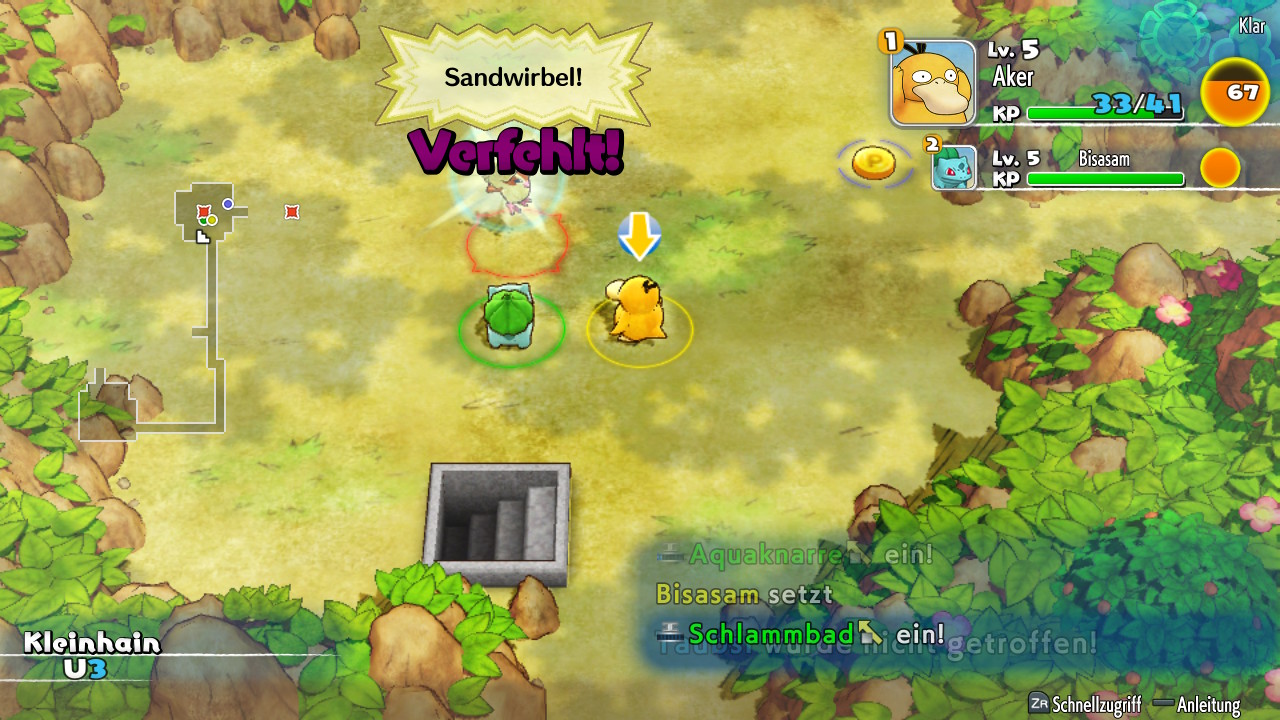Click the Schlammbad move icon in the log
Viewport: 1280px width, 720px height.
coord(668,633)
